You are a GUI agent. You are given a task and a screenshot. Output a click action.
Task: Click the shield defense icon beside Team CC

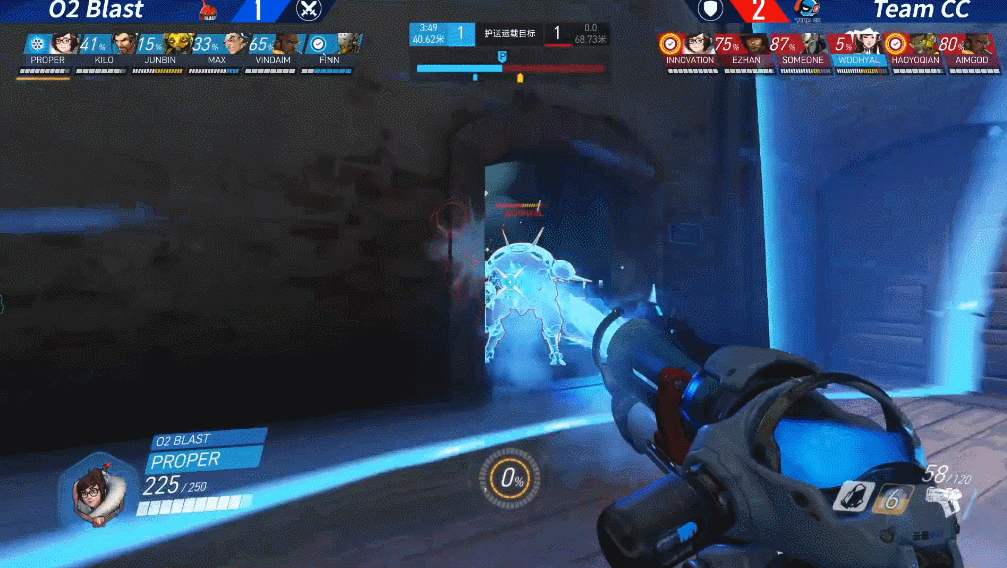coord(709,11)
